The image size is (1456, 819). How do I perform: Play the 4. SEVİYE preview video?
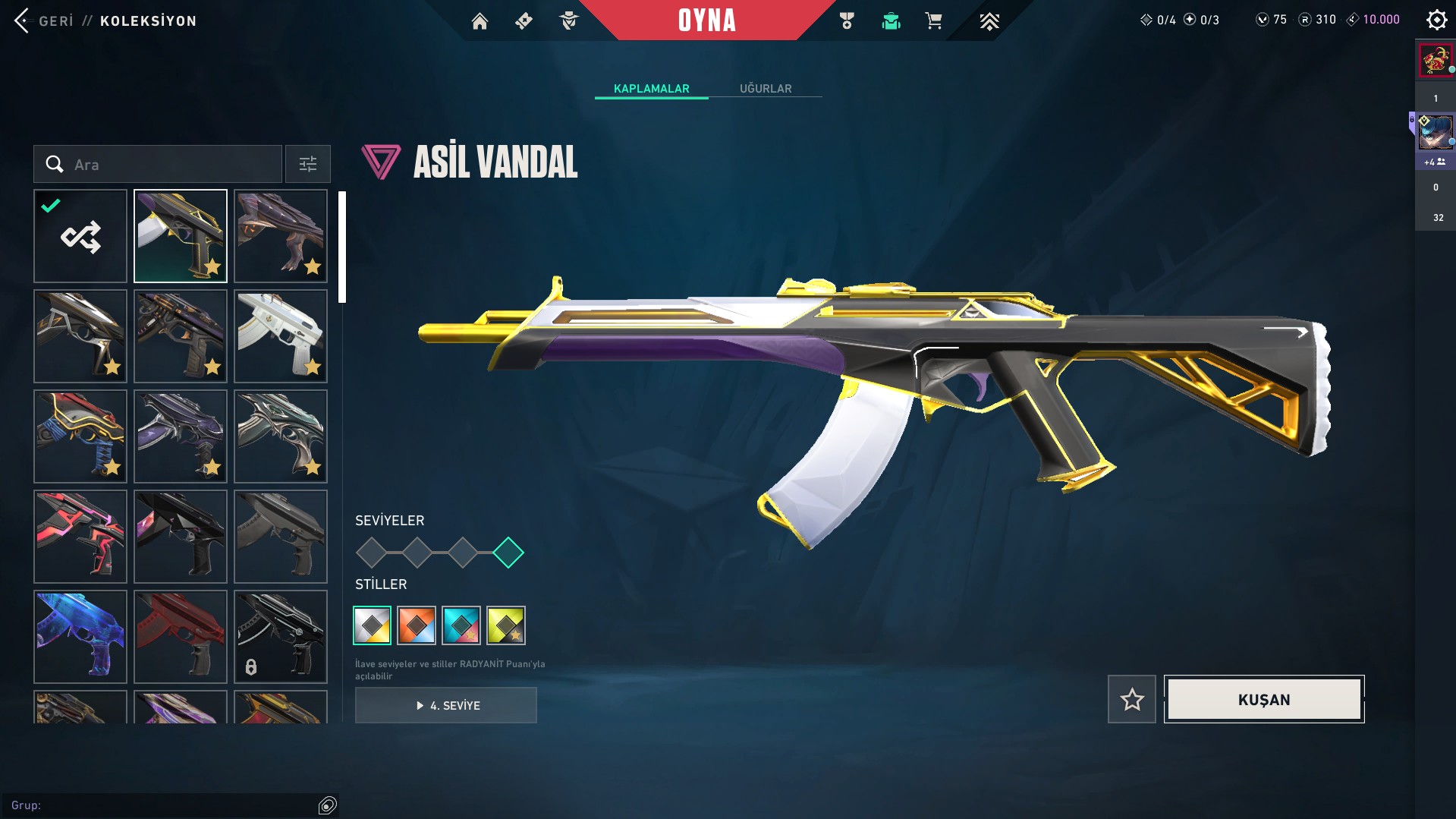[x=446, y=705]
